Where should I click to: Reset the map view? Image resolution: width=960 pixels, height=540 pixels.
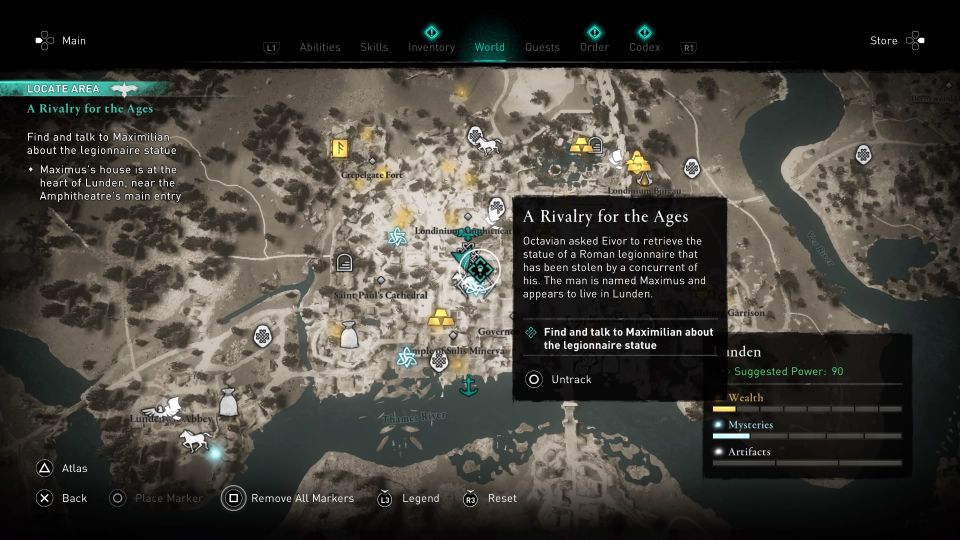(490, 498)
